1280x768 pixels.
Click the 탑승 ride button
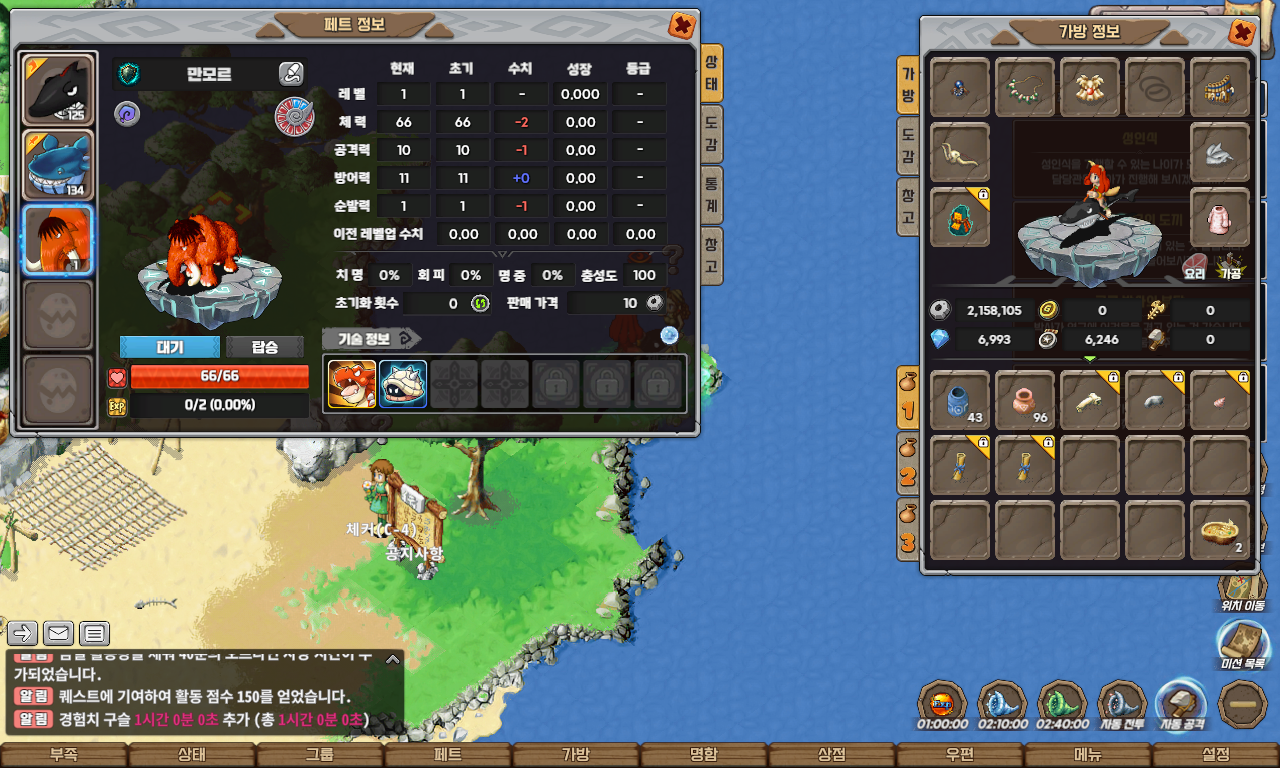pos(265,347)
